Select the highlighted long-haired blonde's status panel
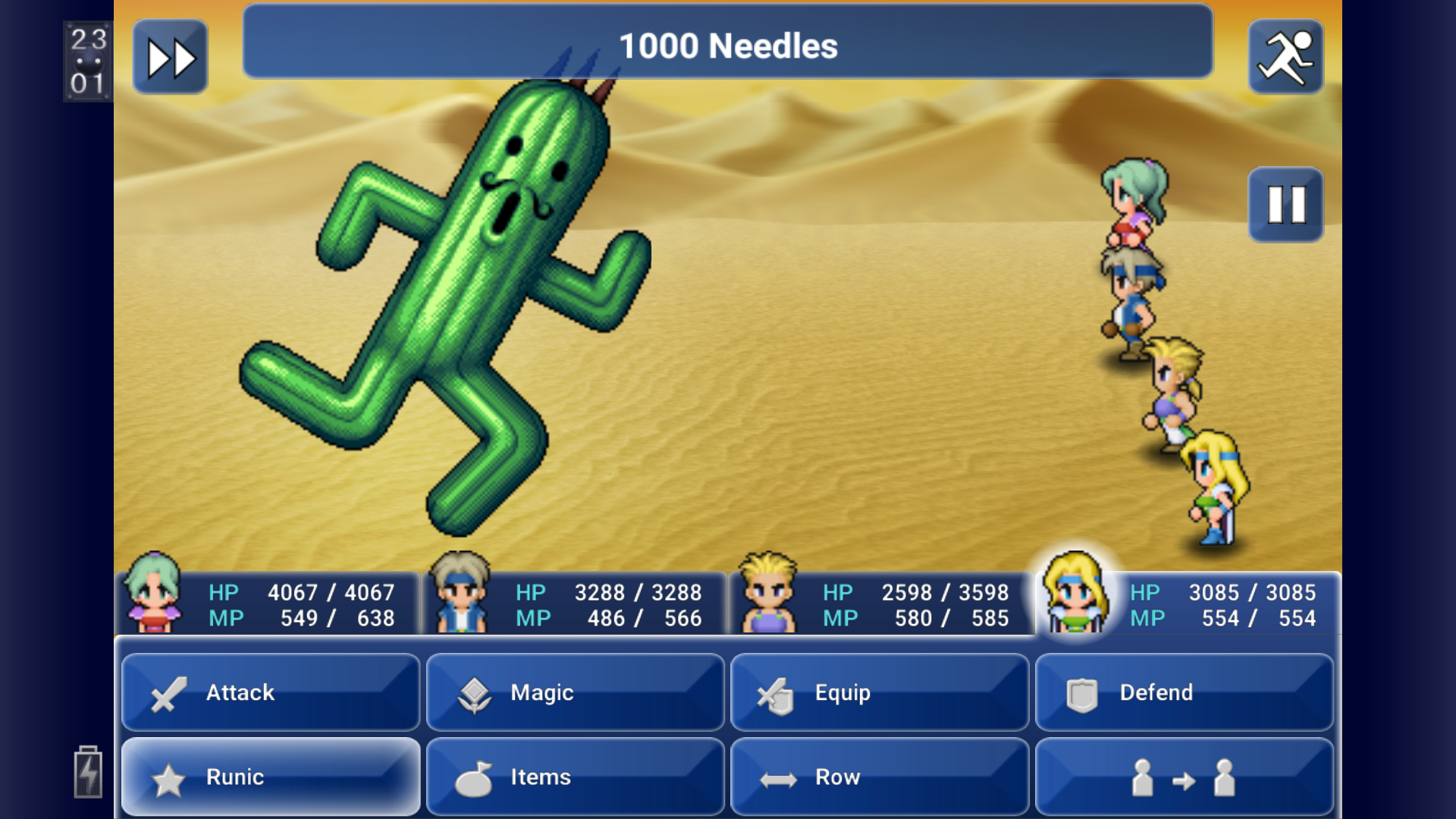The image size is (1456, 819). (x=1187, y=604)
